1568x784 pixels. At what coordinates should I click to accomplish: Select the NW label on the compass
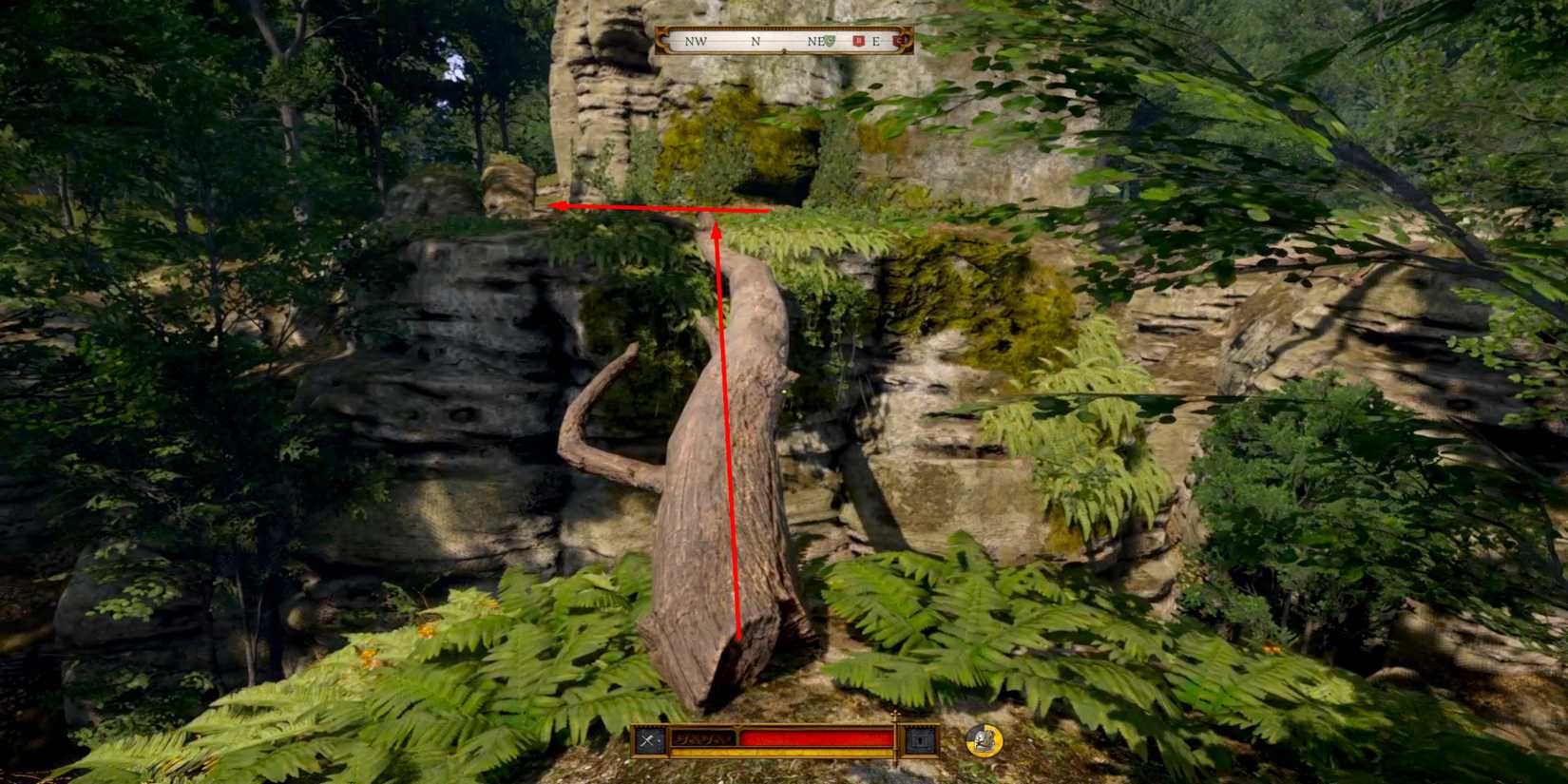coord(696,42)
